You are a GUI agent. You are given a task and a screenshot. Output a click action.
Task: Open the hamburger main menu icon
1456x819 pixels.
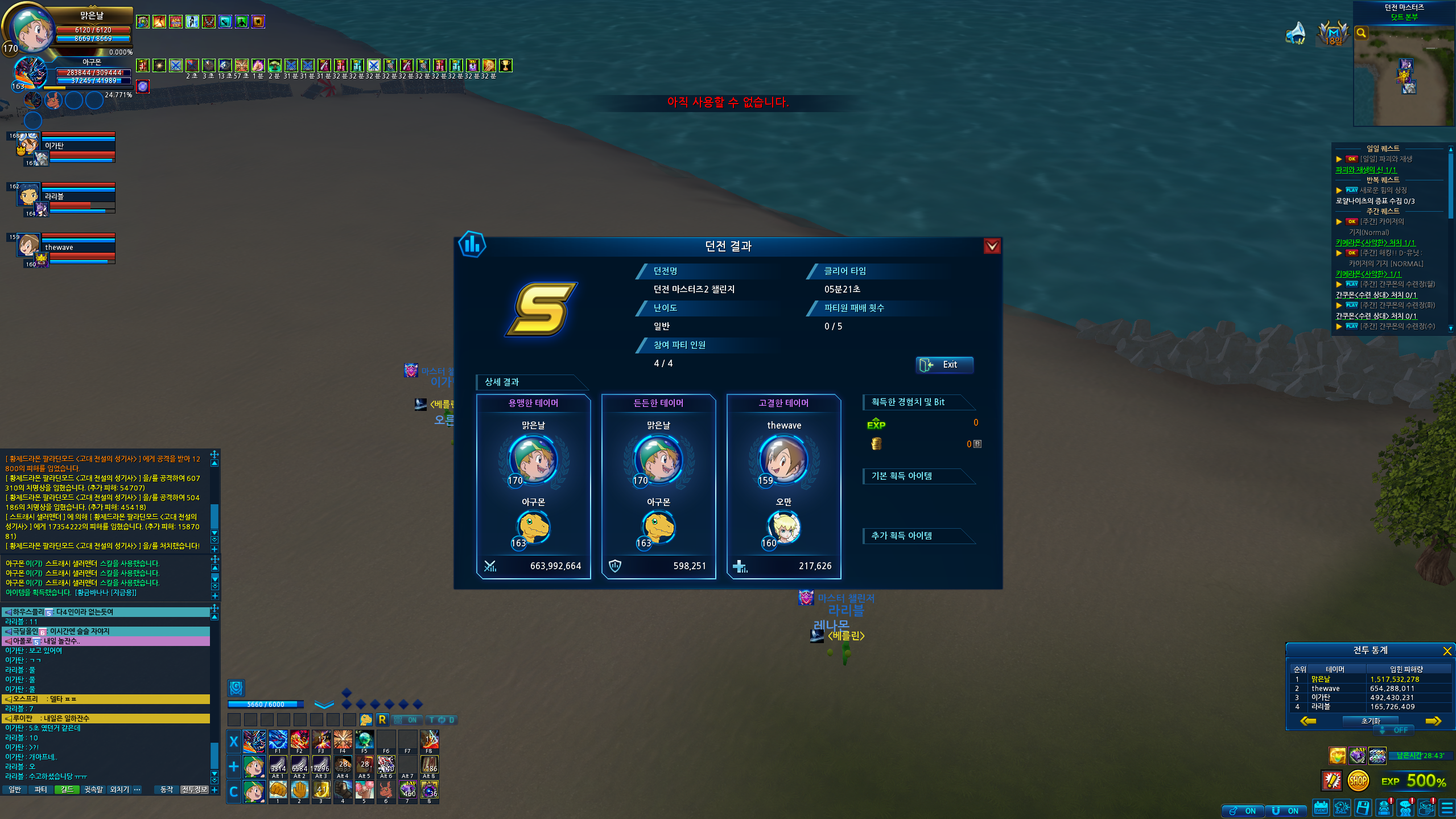click(x=1446, y=808)
